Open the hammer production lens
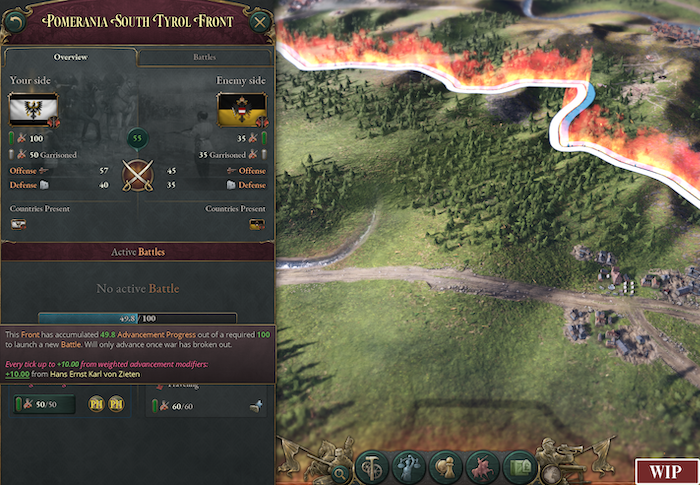 tap(372, 466)
